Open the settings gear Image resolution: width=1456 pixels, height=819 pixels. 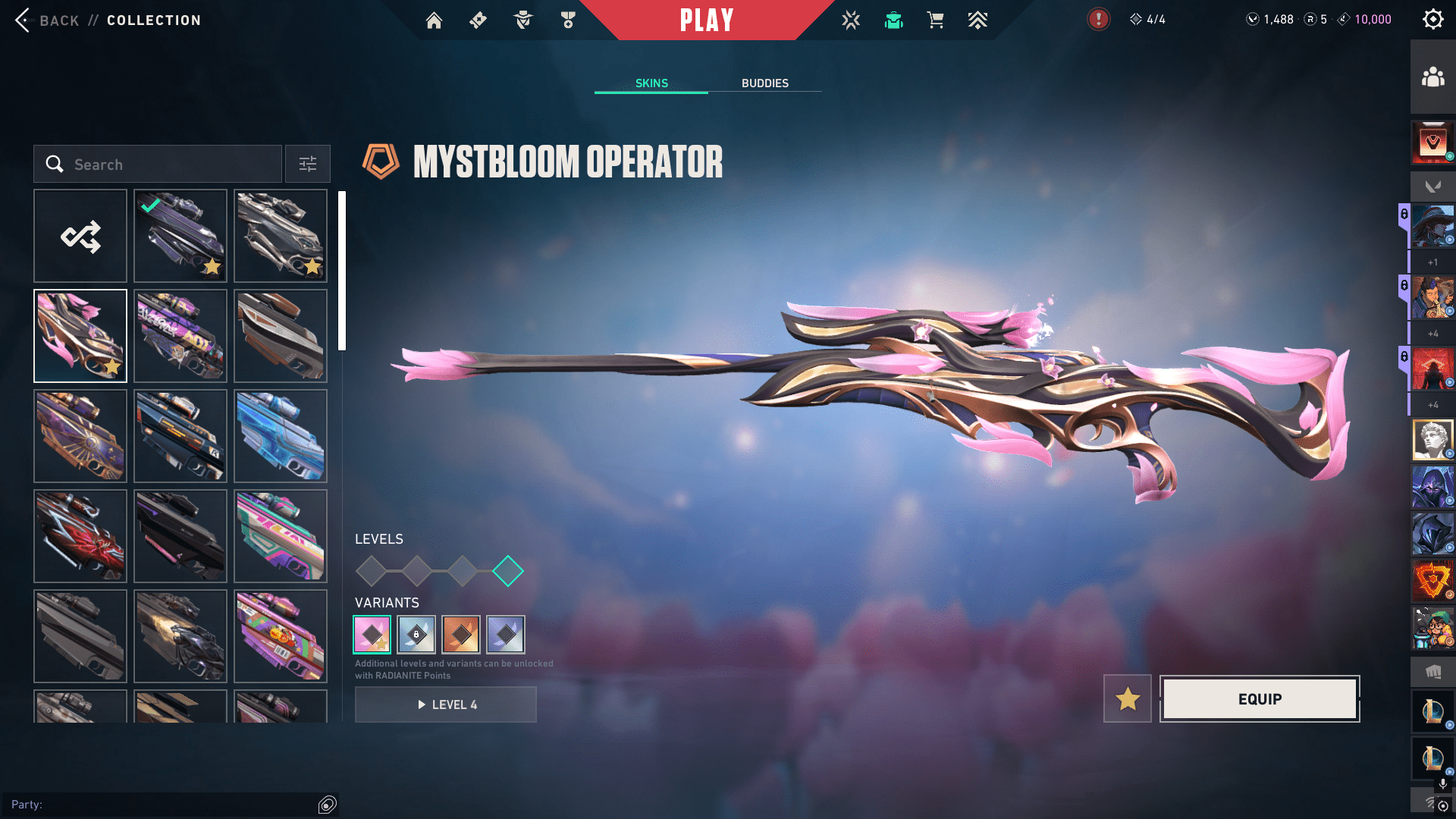pos(1432,20)
